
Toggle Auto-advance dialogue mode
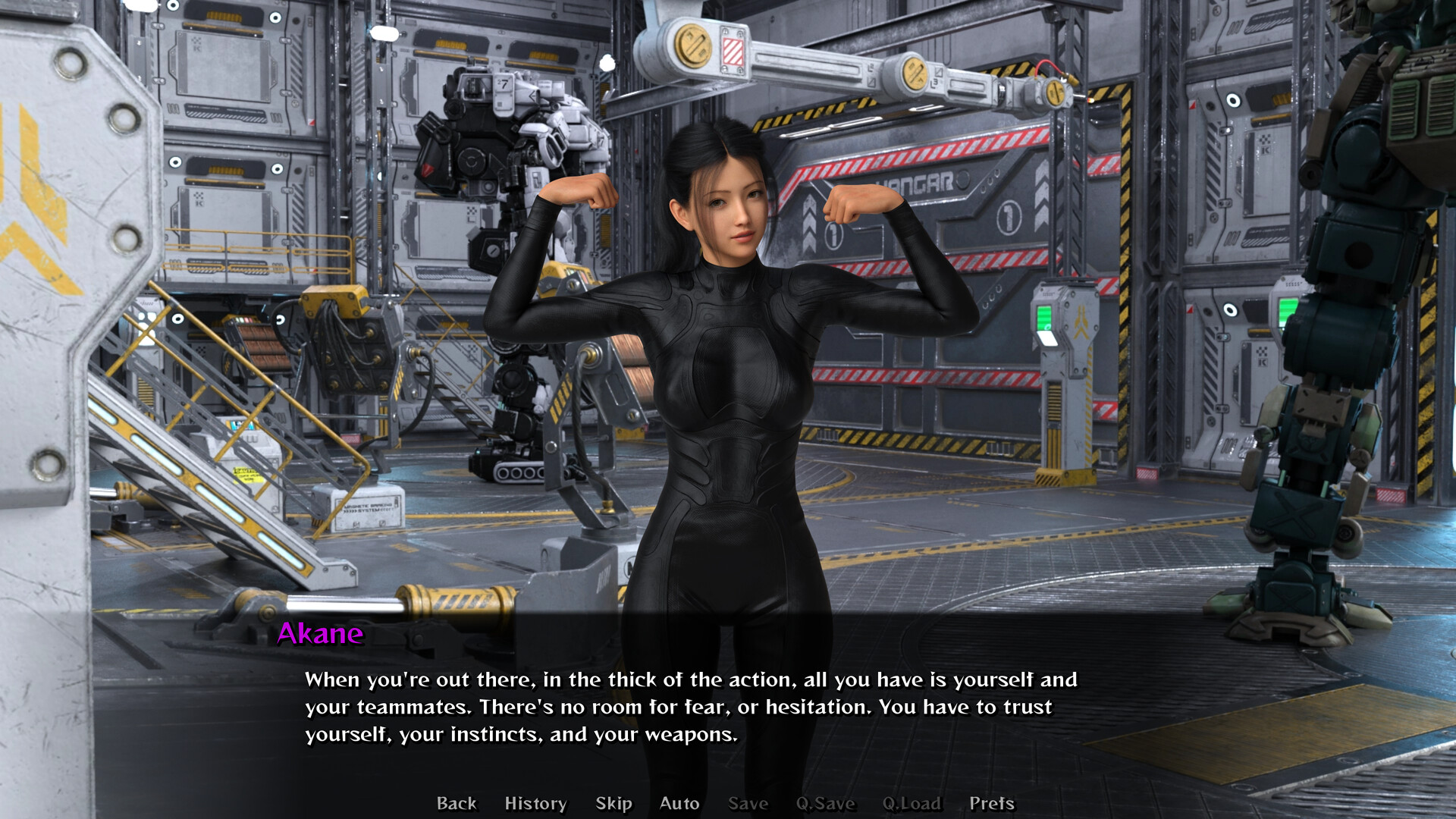679,803
